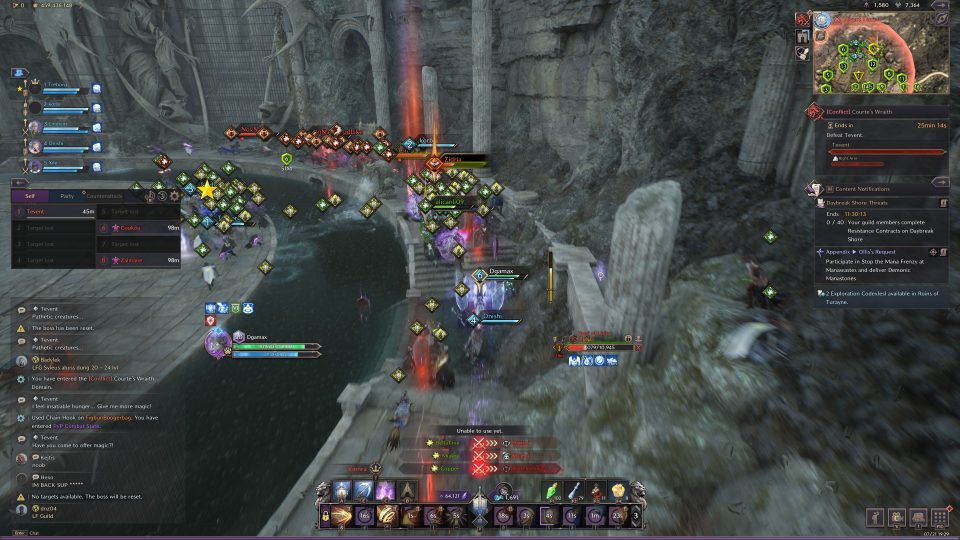Use the blue mana potion slot
The image size is (960, 540).
pos(576,491)
